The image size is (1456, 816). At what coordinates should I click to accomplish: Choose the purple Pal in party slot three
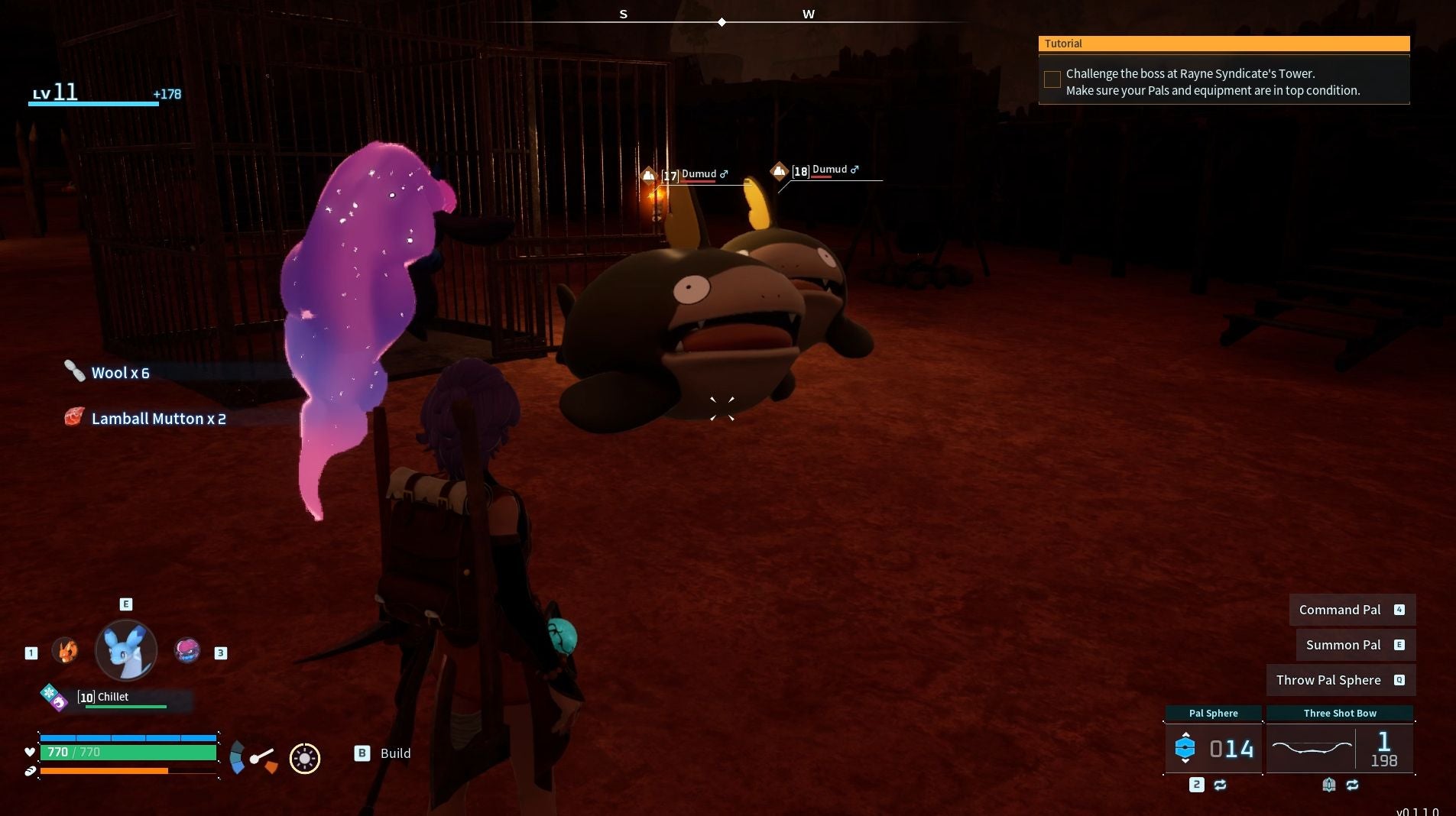pos(187,650)
